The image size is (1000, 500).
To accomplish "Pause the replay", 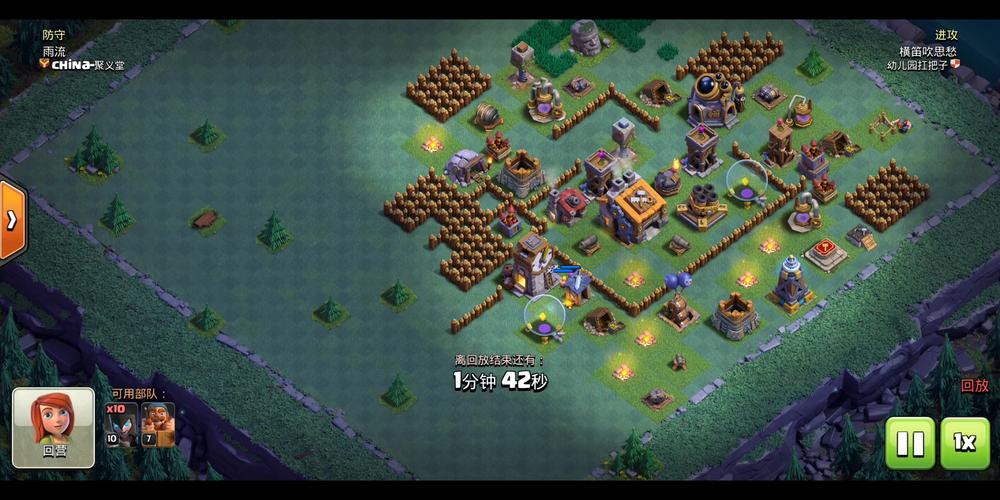I will pyautogui.click(x=910, y=443).
